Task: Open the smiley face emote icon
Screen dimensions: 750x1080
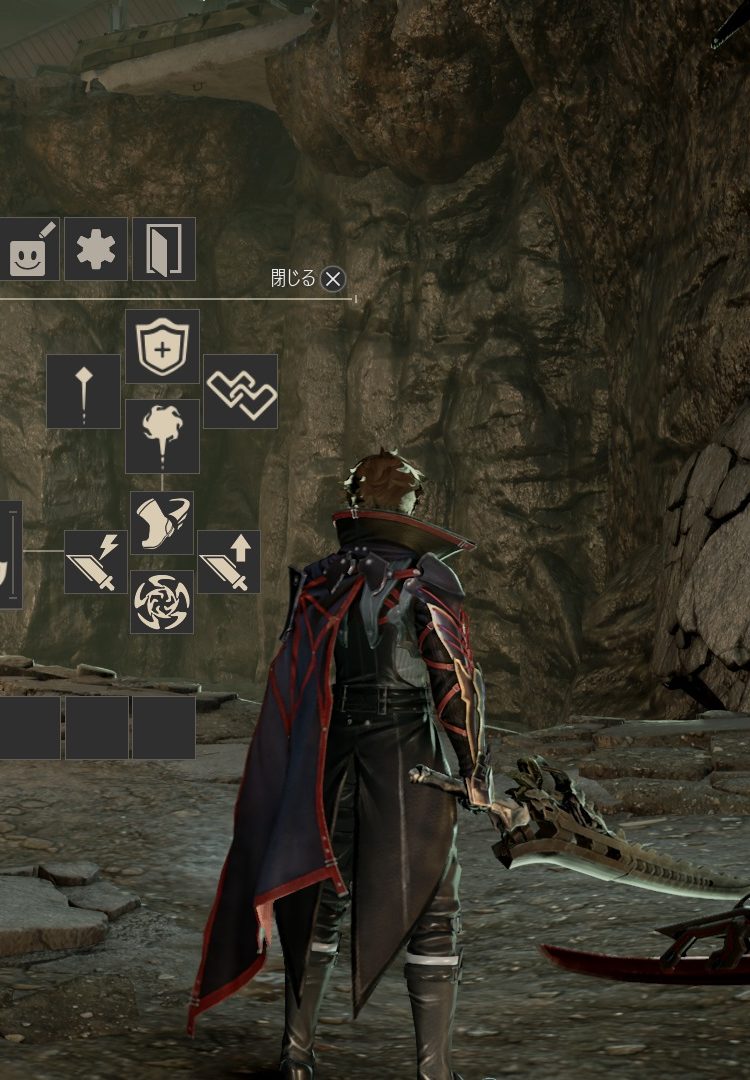Action: tap(29, 249)
